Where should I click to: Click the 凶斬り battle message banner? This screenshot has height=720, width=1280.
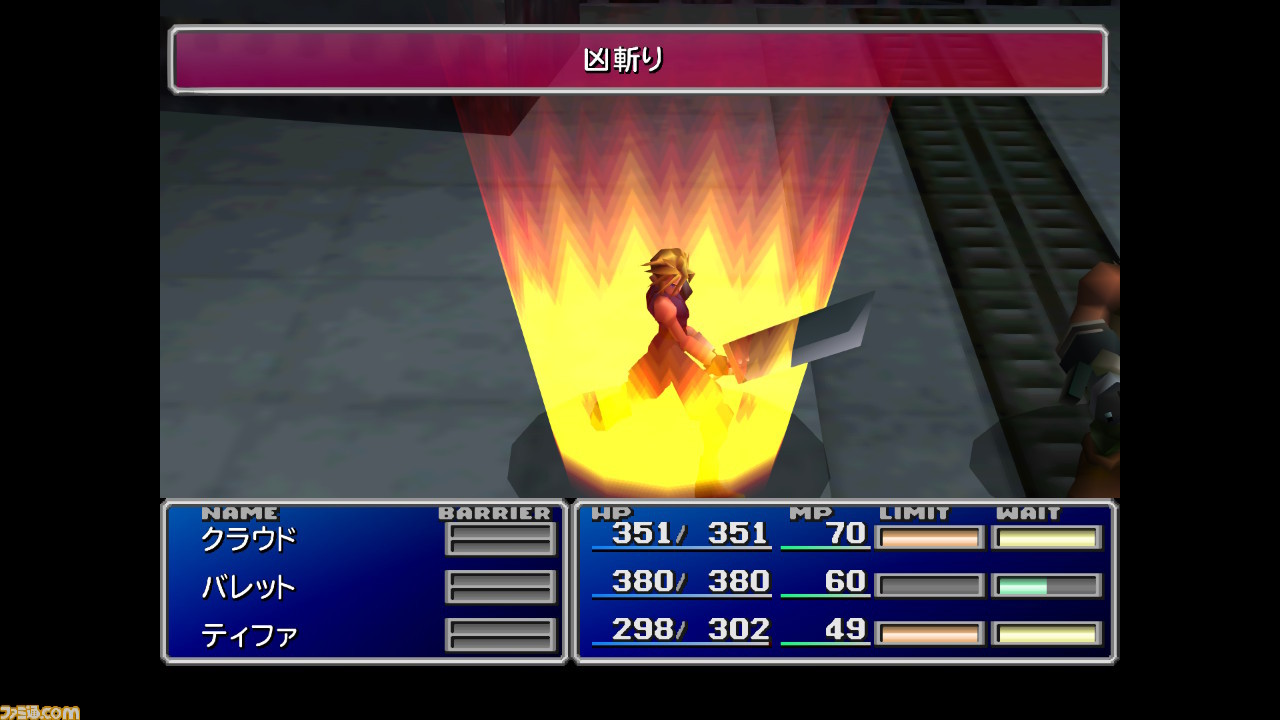[x=640, y=60]
